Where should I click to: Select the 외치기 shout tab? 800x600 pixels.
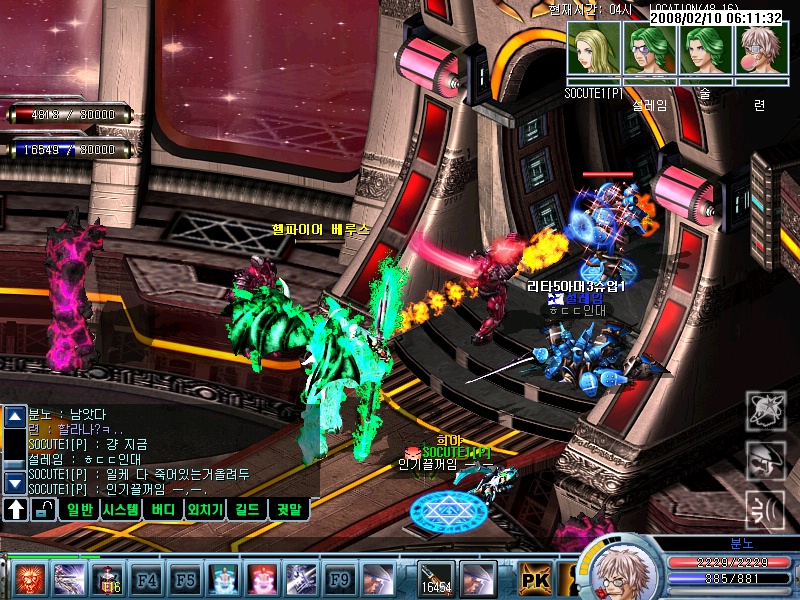pyautogui.click(x=203, y=510)
